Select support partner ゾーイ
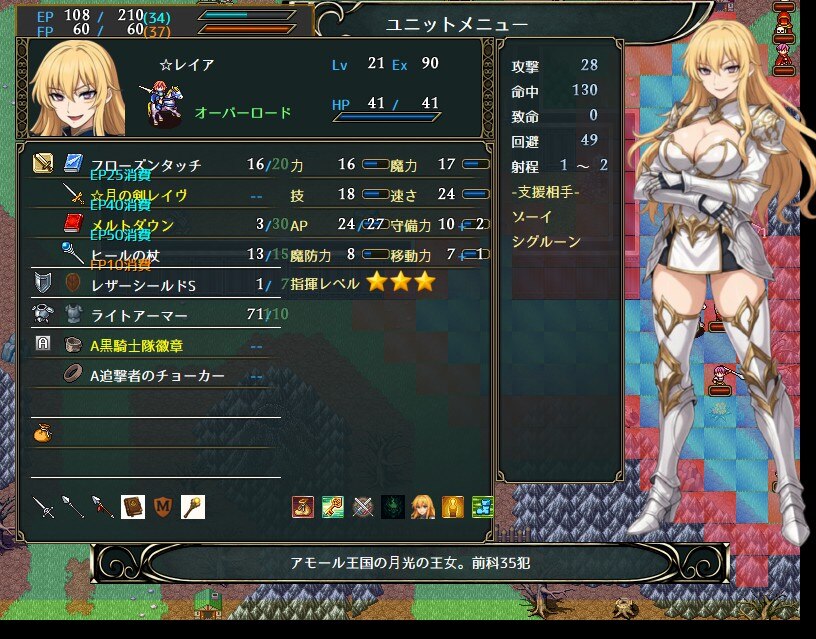 click(526, 217)
